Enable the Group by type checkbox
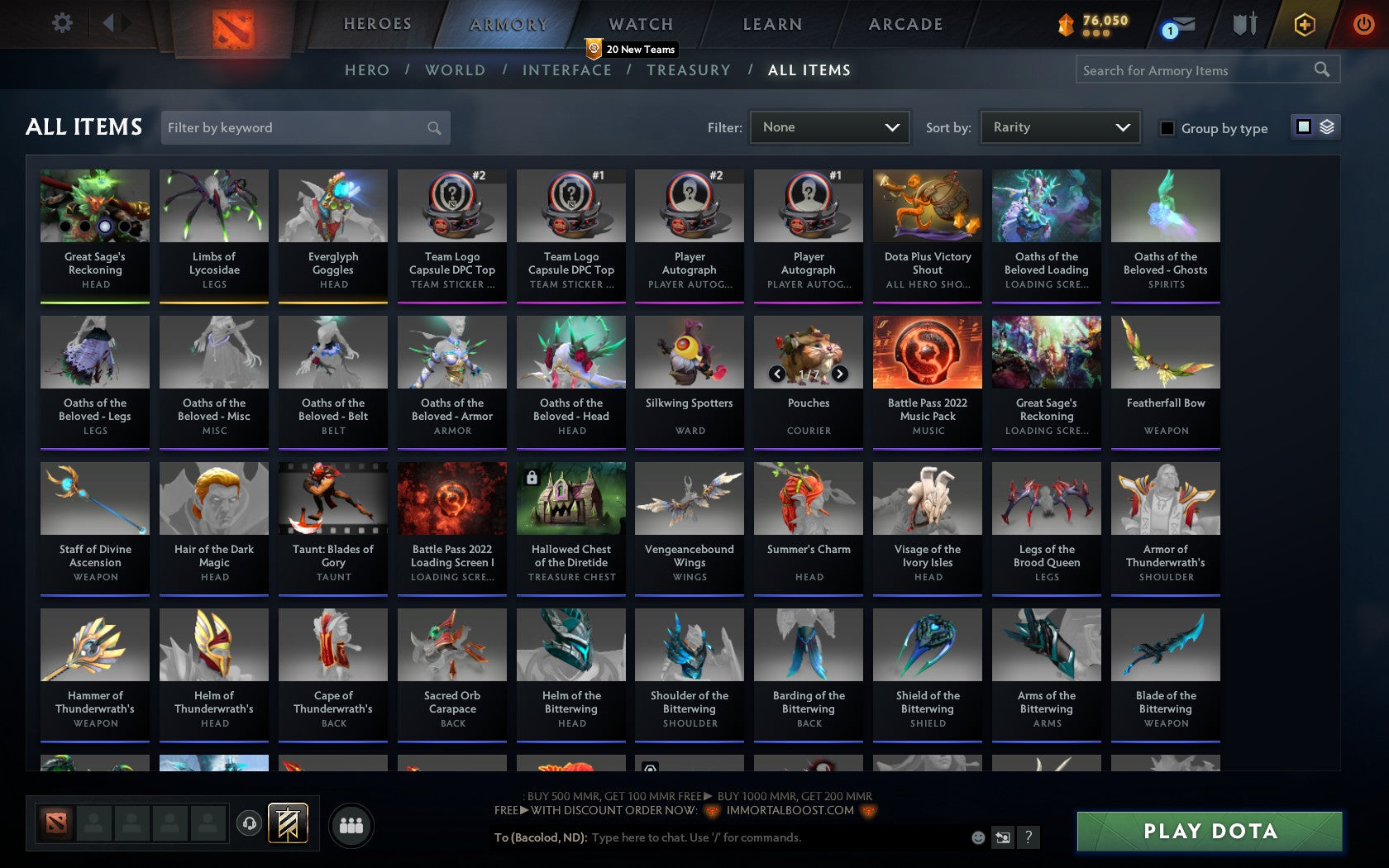Viewport: 1389px width, 868px height. coord(1167,128)
